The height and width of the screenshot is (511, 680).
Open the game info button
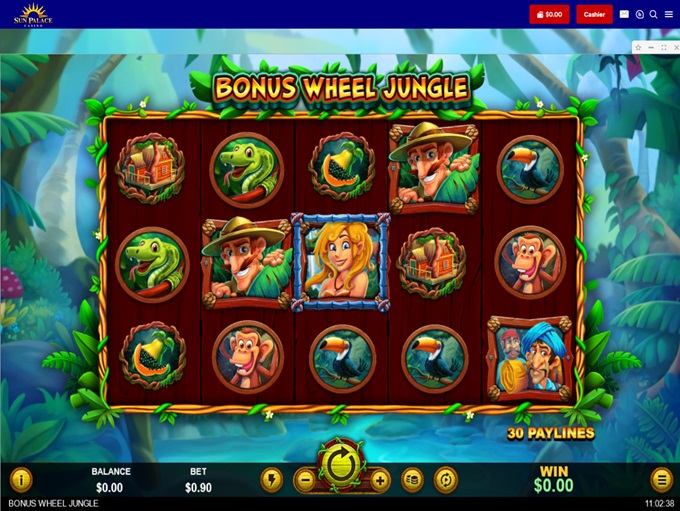click(x=20, y=480)
